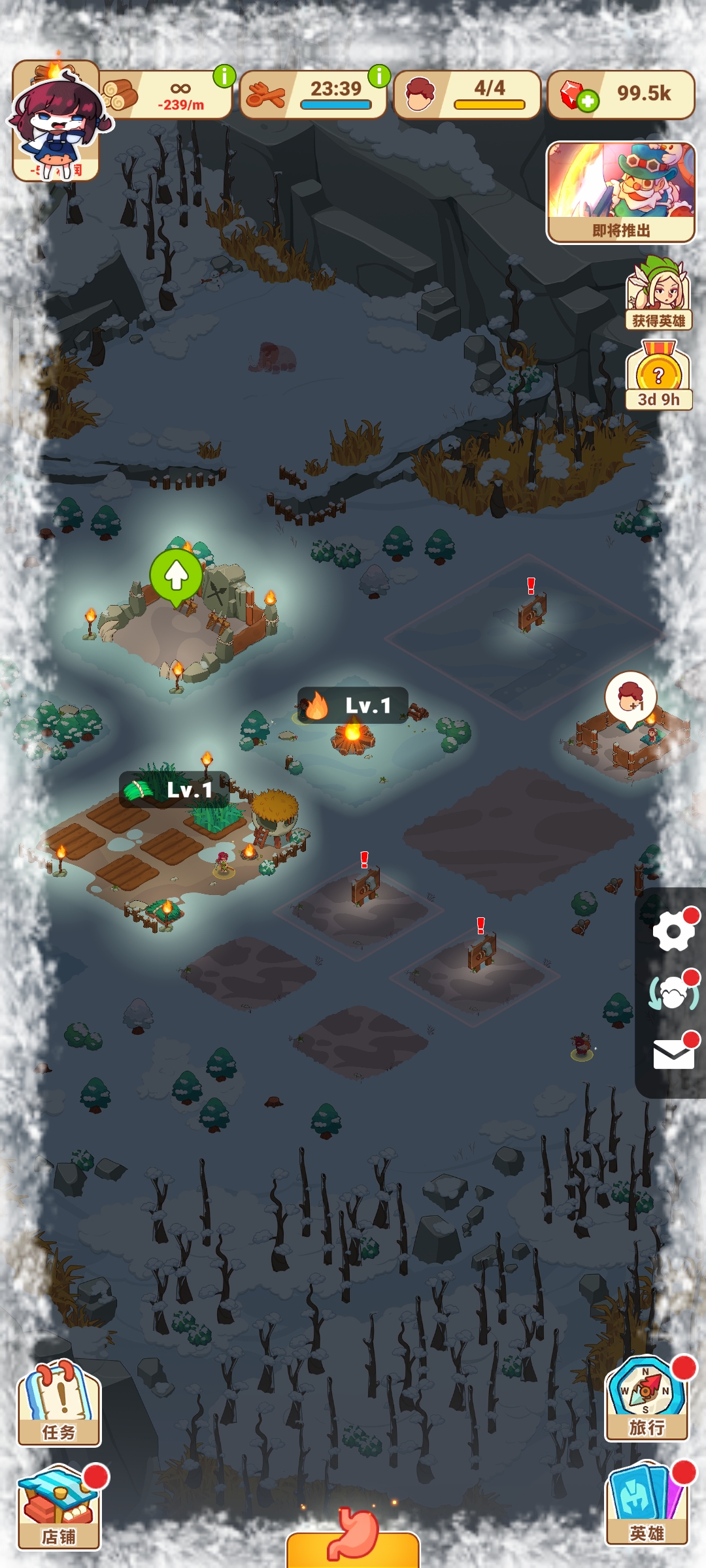
Task: Open the mail envelope
Action: tap(673, 1053)
